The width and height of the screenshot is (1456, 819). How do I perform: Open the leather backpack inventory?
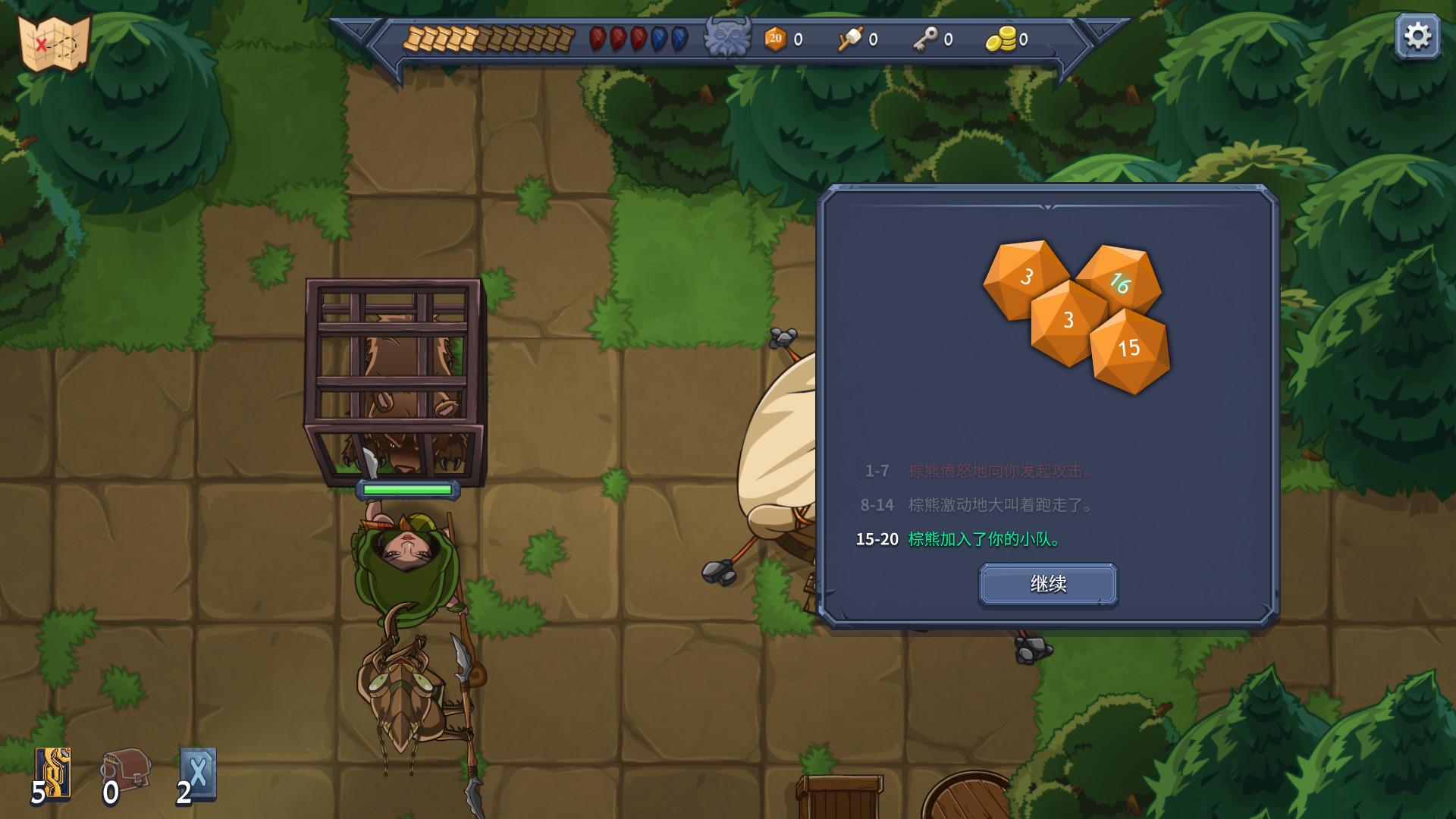click(x=127, y=770)
